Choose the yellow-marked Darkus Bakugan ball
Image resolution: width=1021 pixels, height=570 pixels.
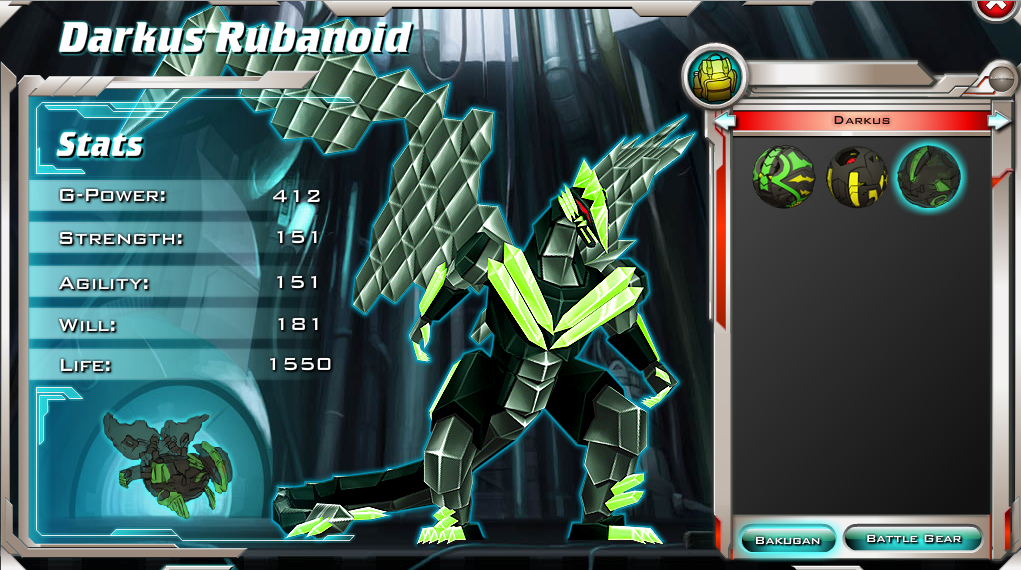click(x=857, y=177)
